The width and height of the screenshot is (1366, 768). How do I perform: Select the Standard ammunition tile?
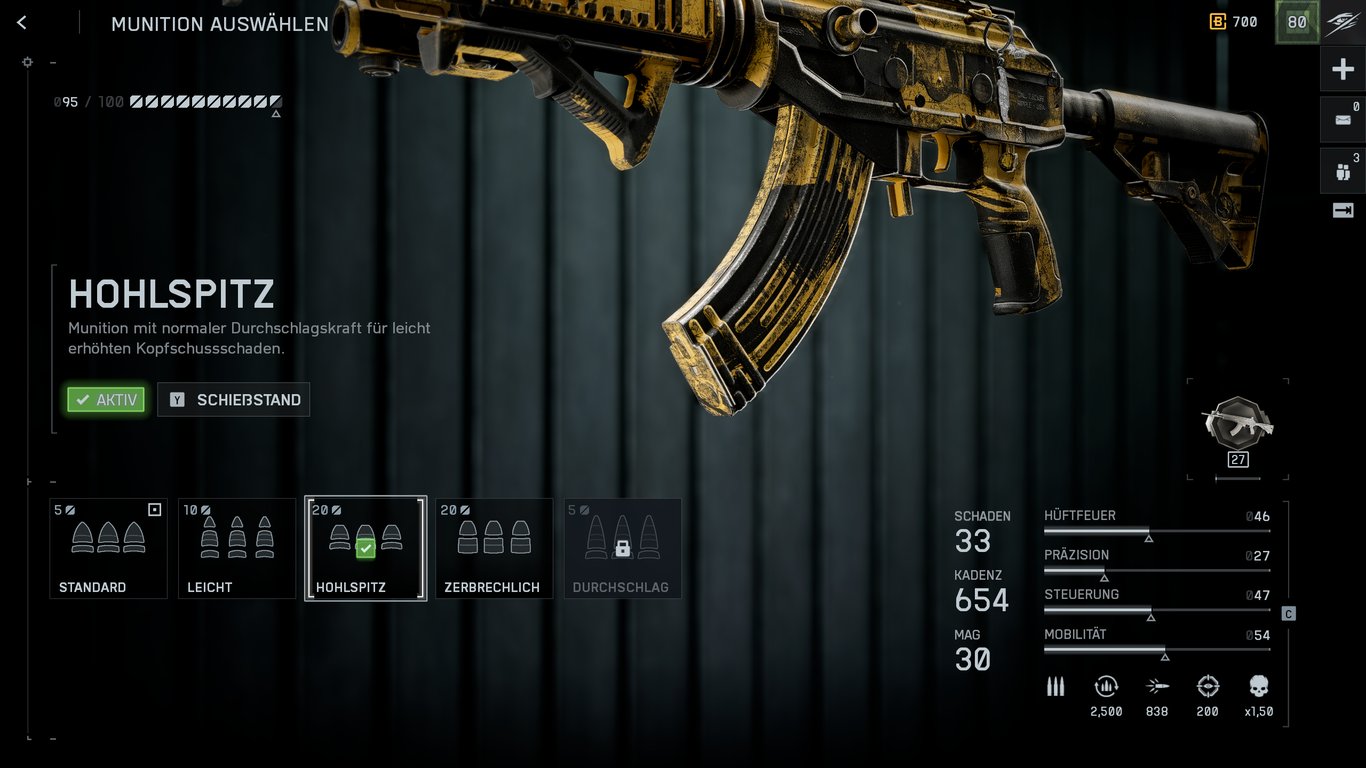108,548
